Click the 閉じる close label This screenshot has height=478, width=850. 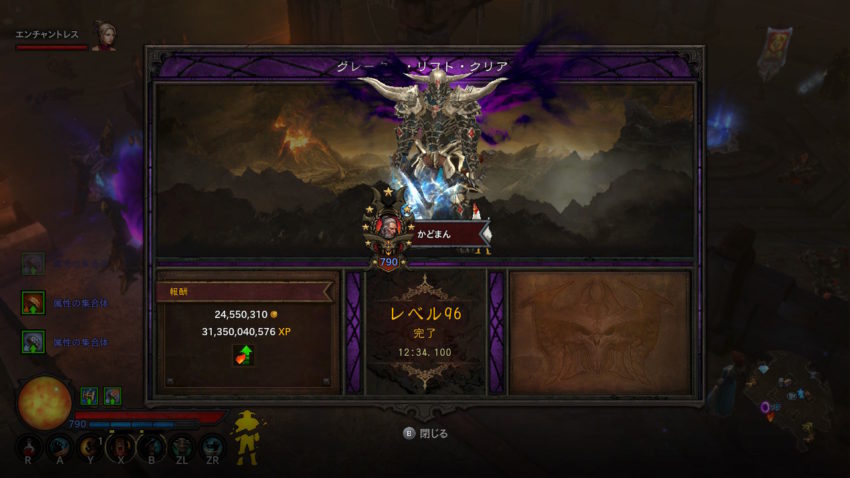coord(433,434)
